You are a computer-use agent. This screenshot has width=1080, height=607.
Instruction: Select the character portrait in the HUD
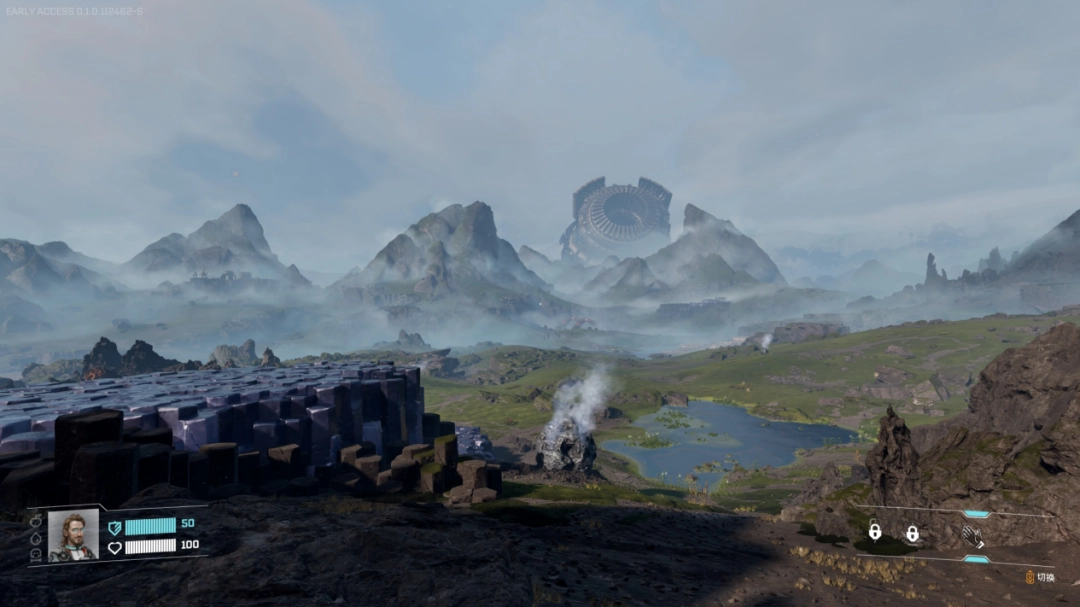tap(73, 536)
